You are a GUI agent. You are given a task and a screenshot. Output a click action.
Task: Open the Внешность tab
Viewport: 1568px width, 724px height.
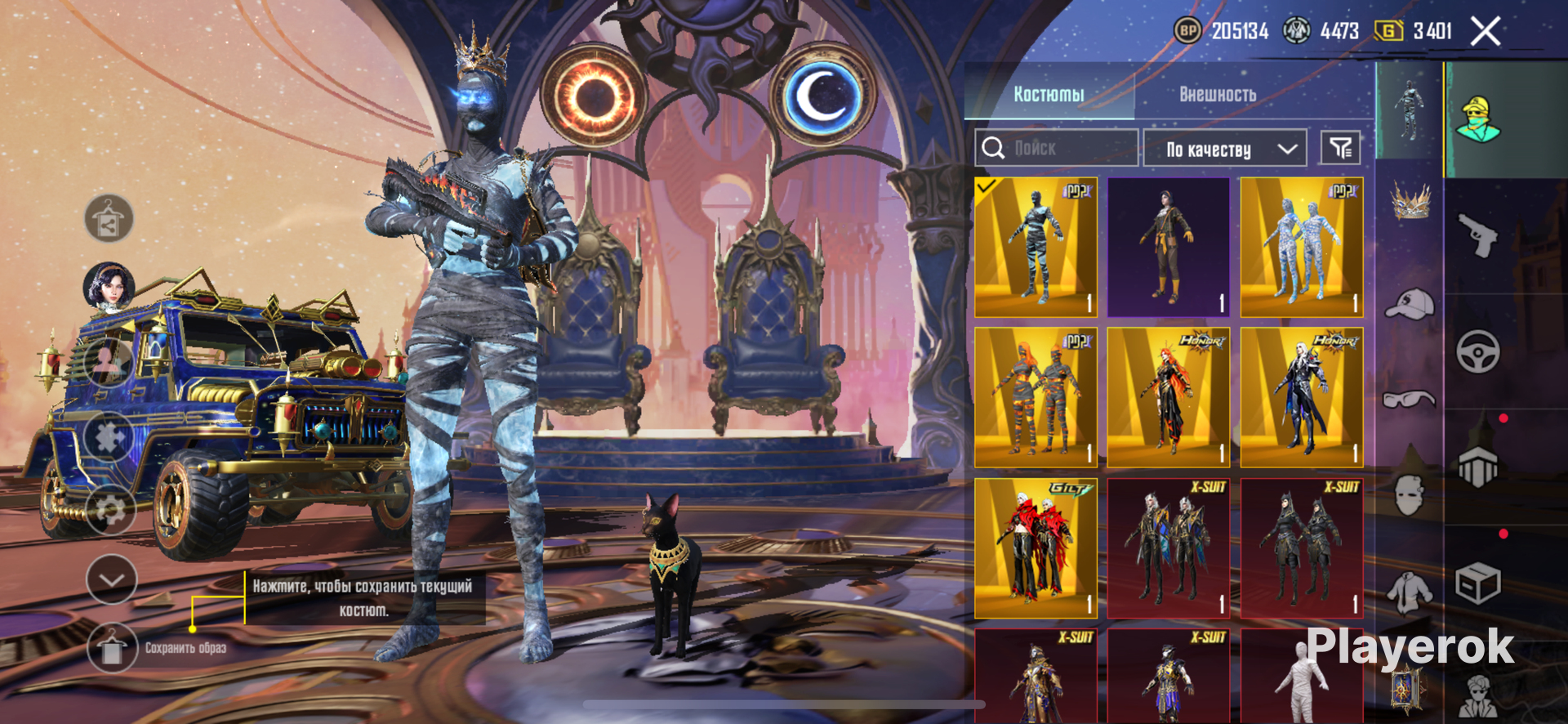pos(1217,94)
